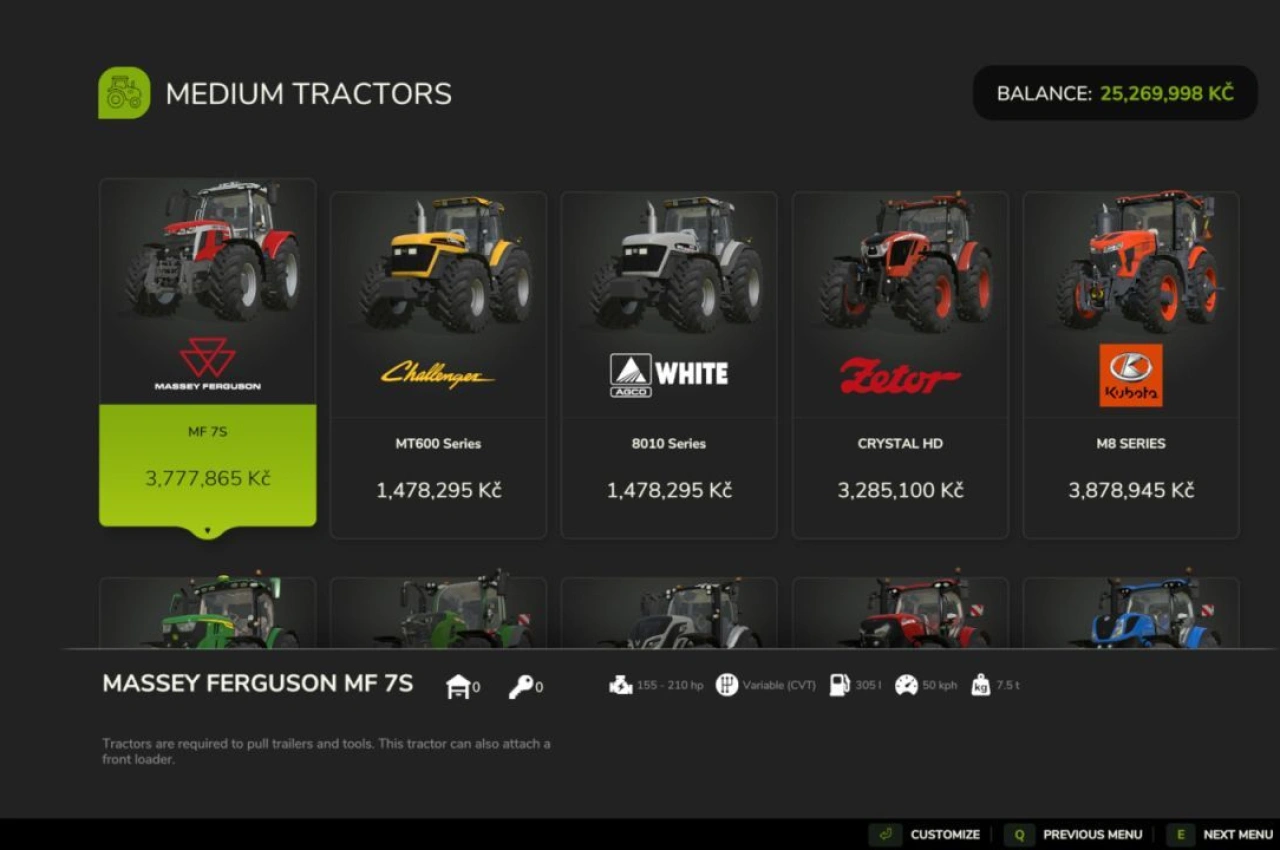Click the Customize option icon
Image resolution: width=1280 pixels, height=850 pixels.
(884, 834)
